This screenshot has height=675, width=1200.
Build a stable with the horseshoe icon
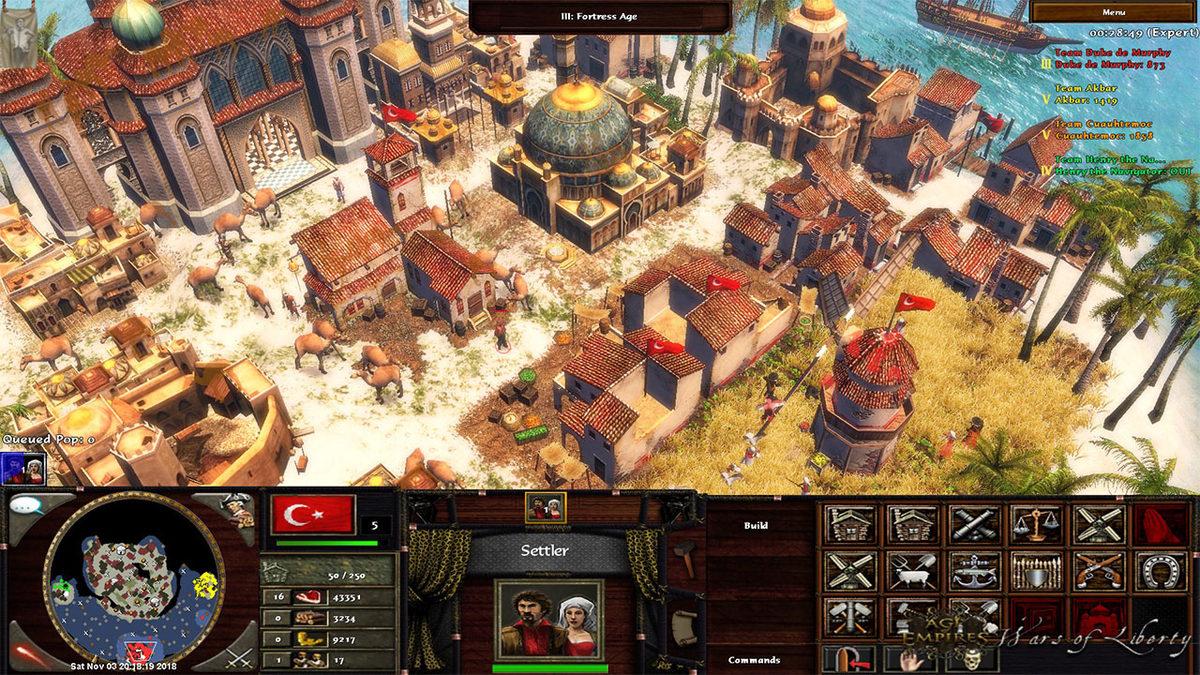tap(1160, 571)
